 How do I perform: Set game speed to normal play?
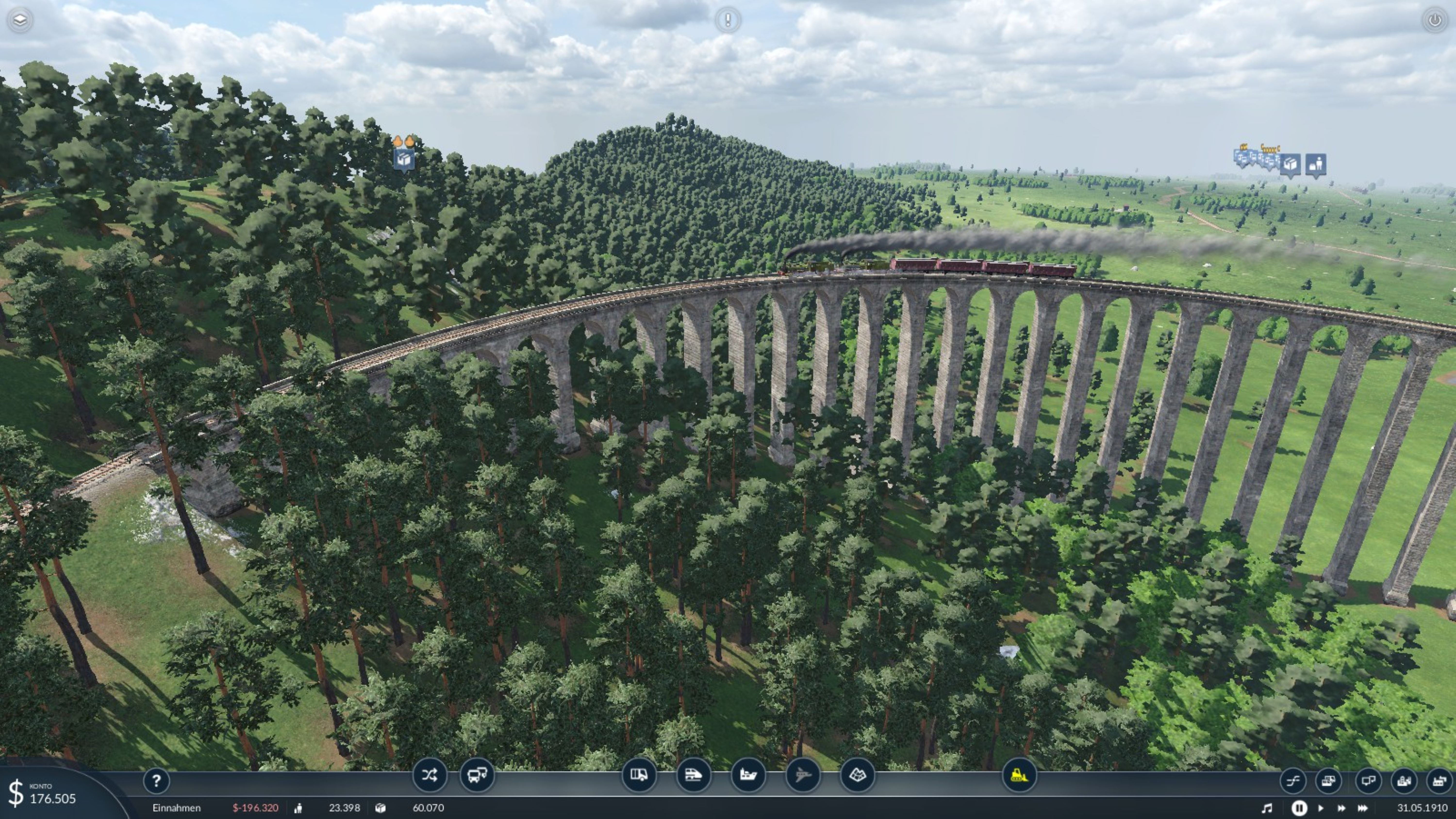tap(1321, 808)
